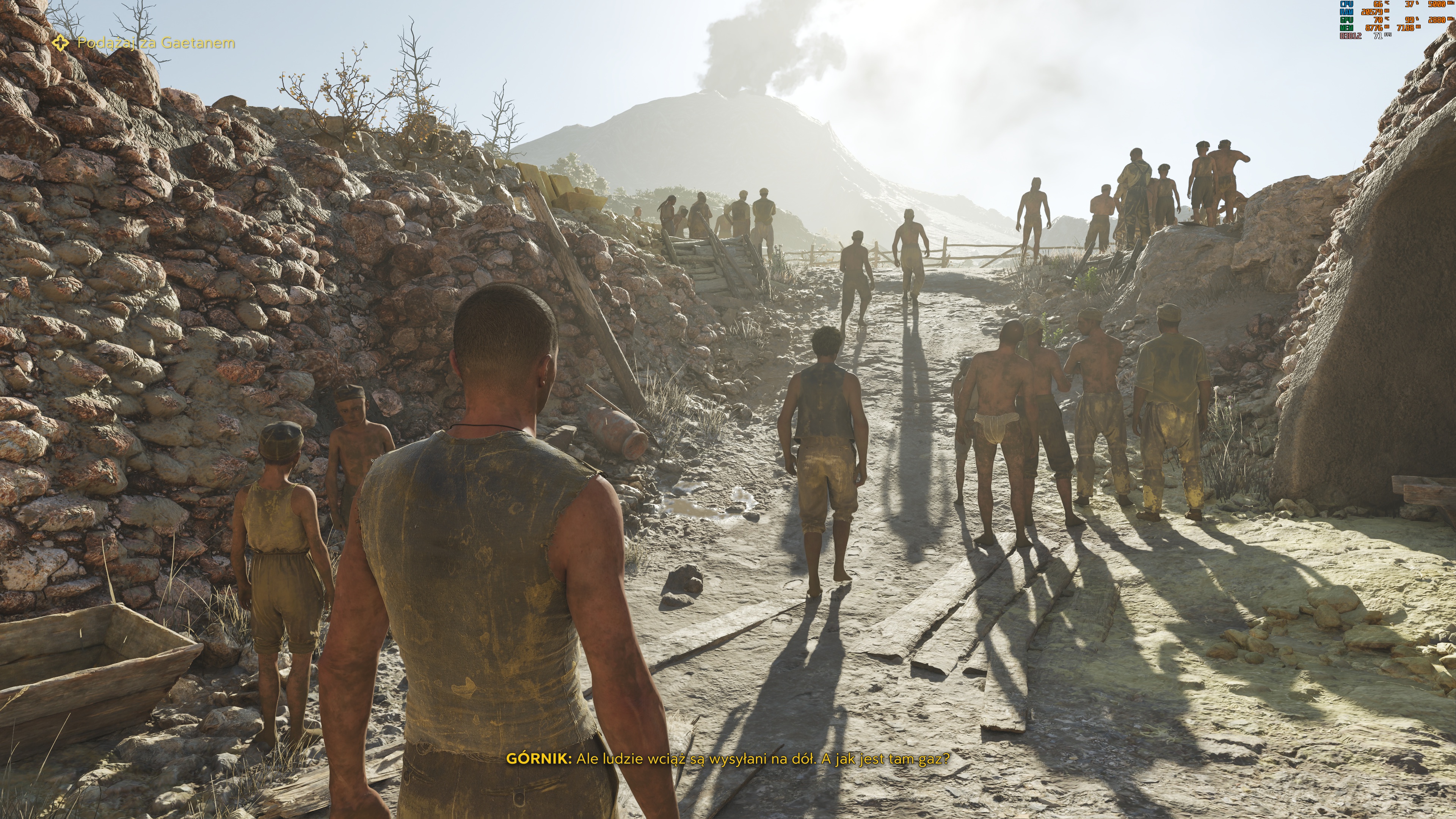Select the 'Podążaj za Gaetanem' objective tracker
1456x819 pixels.
click(155, 43)
